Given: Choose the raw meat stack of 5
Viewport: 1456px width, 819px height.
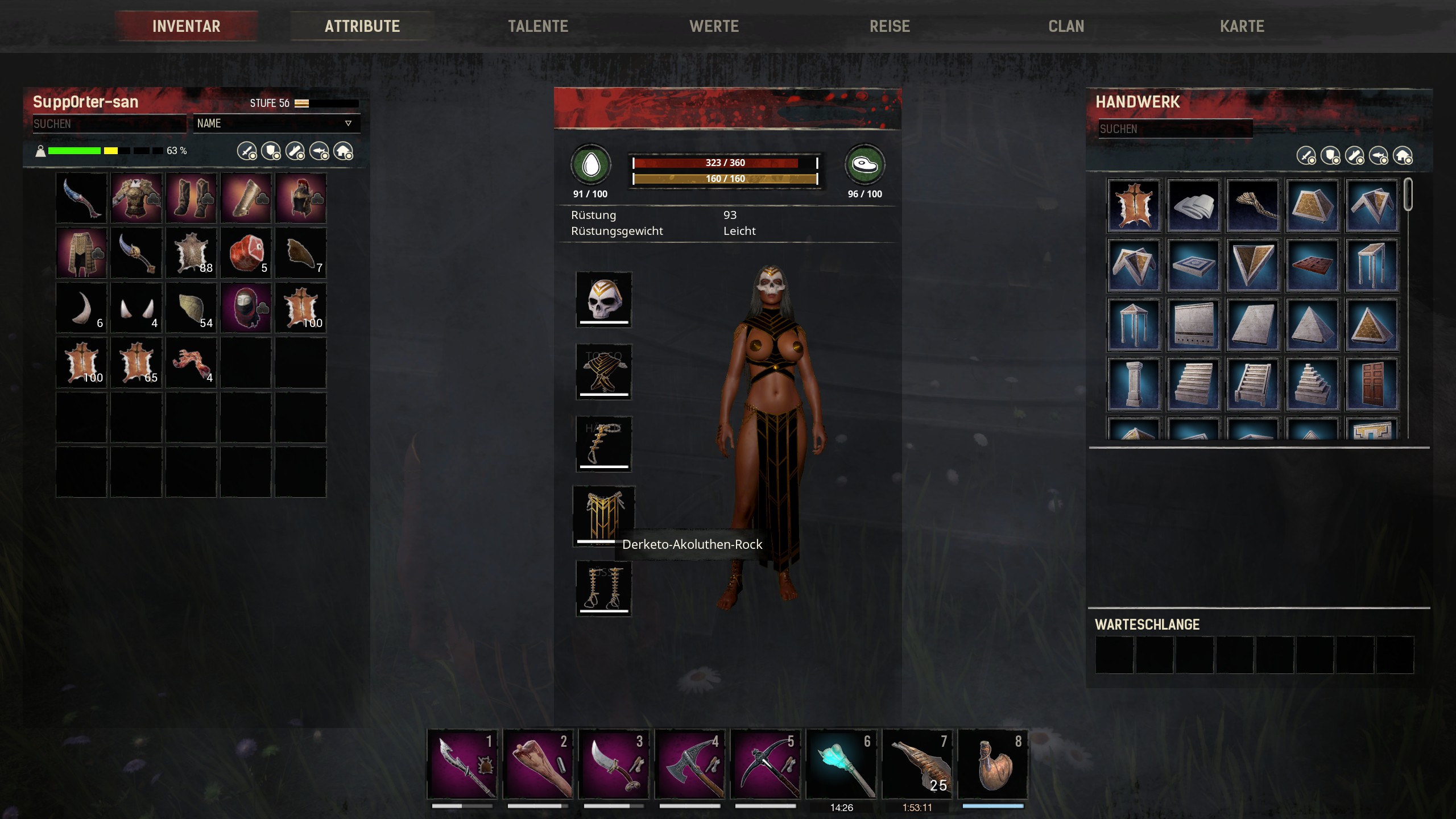Looking at the screenshot, I should (x=246, y=253).
